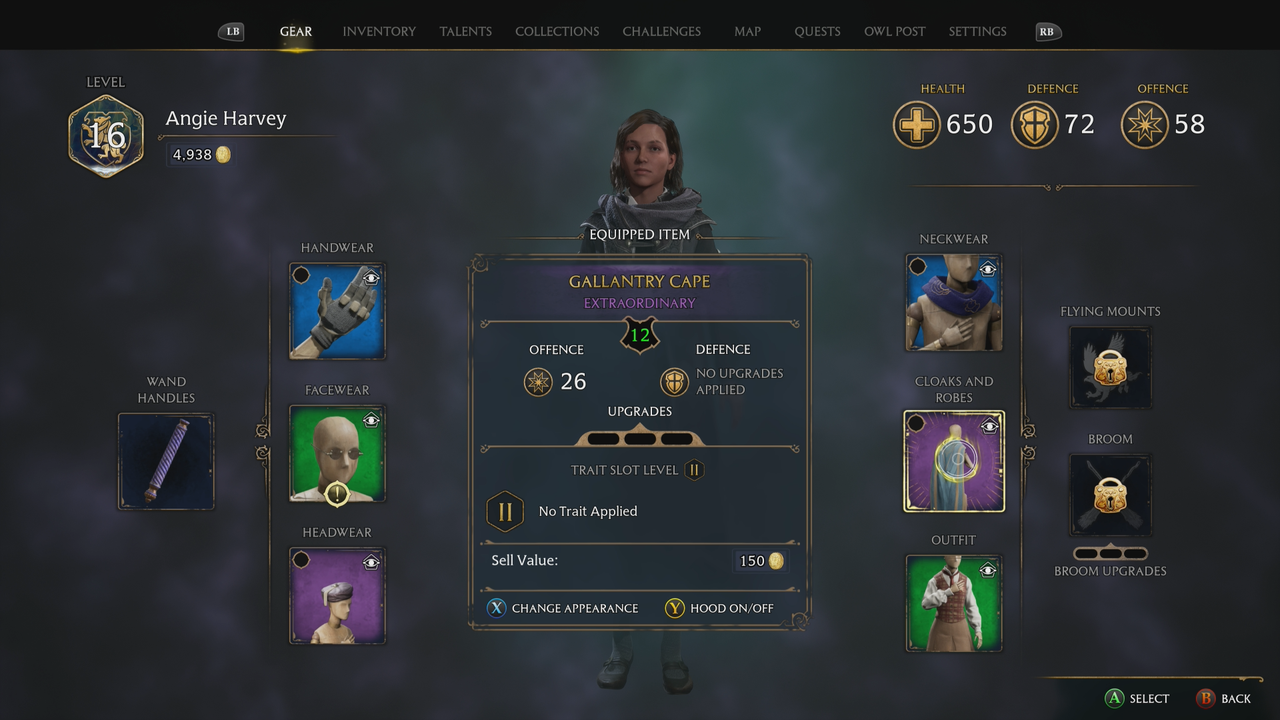
Task: Select the Handwear gloves slot
Action: (337, 311)
